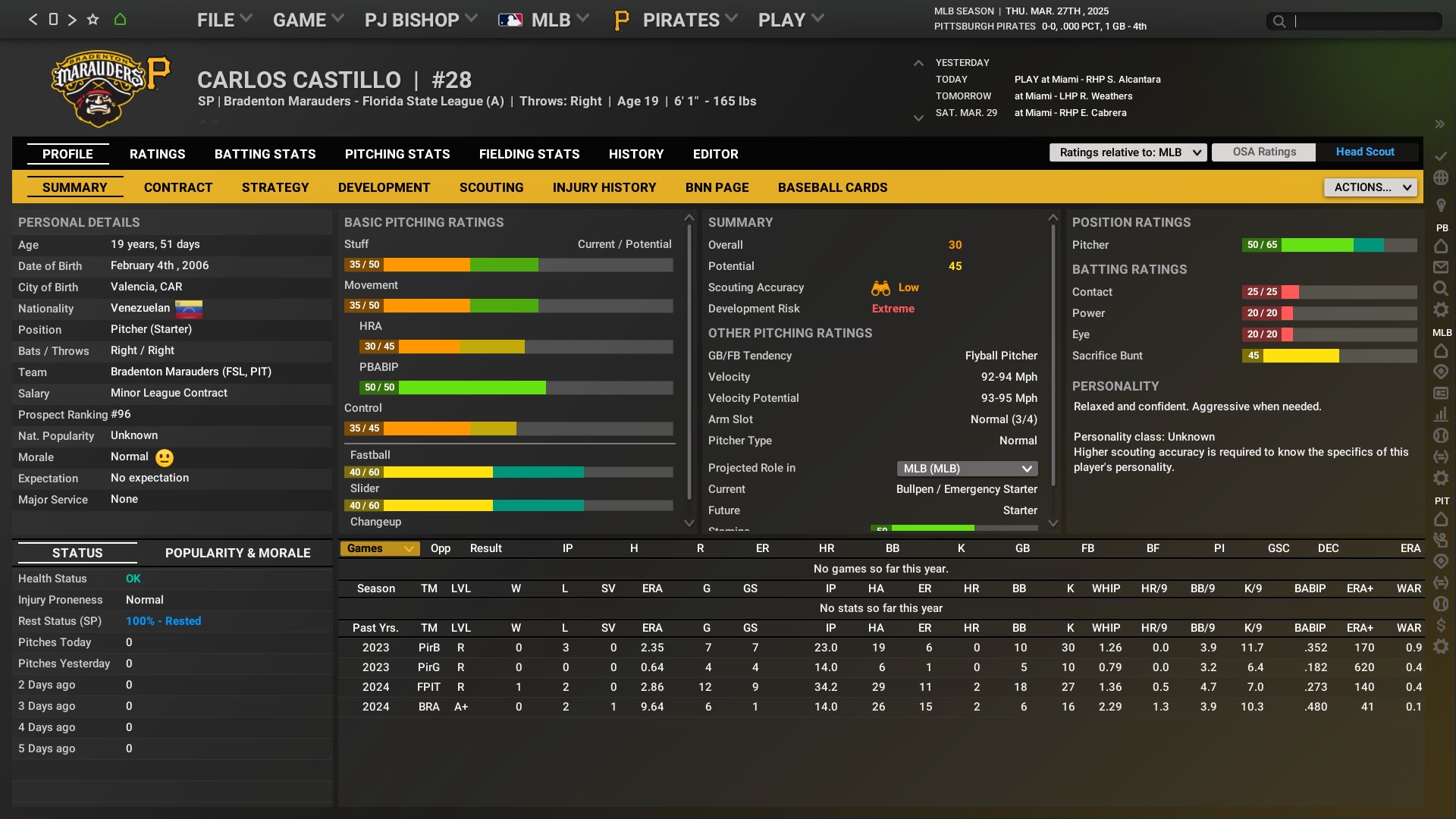Show the DEVELOPMENT subtab

tap(384, 187)
